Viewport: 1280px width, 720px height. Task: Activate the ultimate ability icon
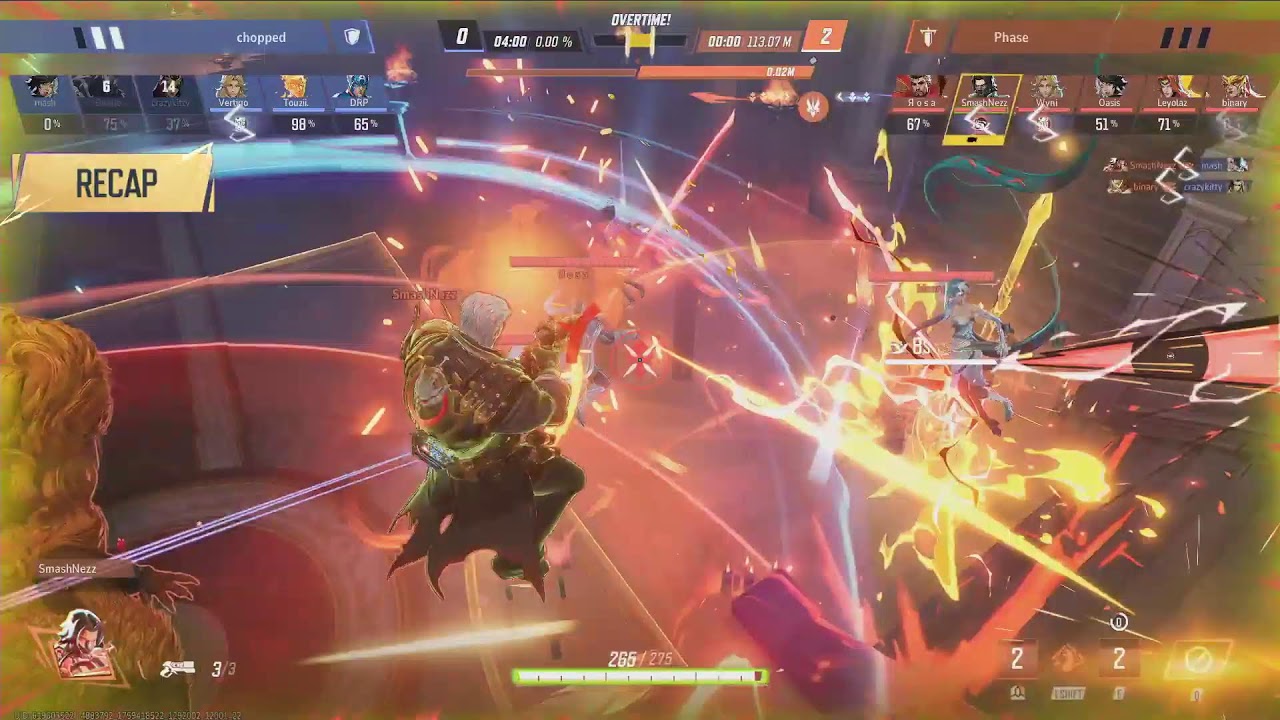1198,659
